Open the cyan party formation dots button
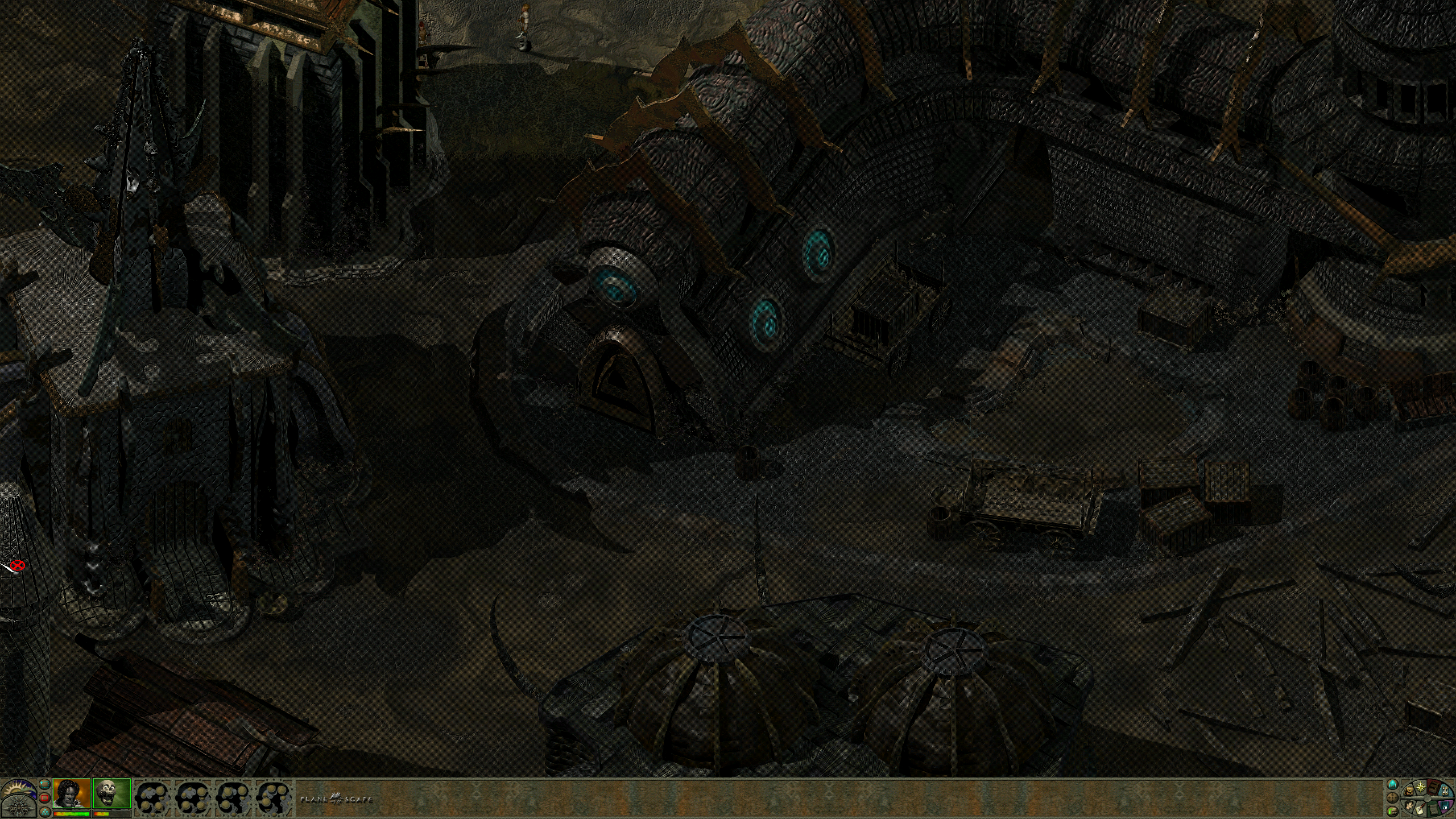 pyautogui.click(x=45, y=812)
